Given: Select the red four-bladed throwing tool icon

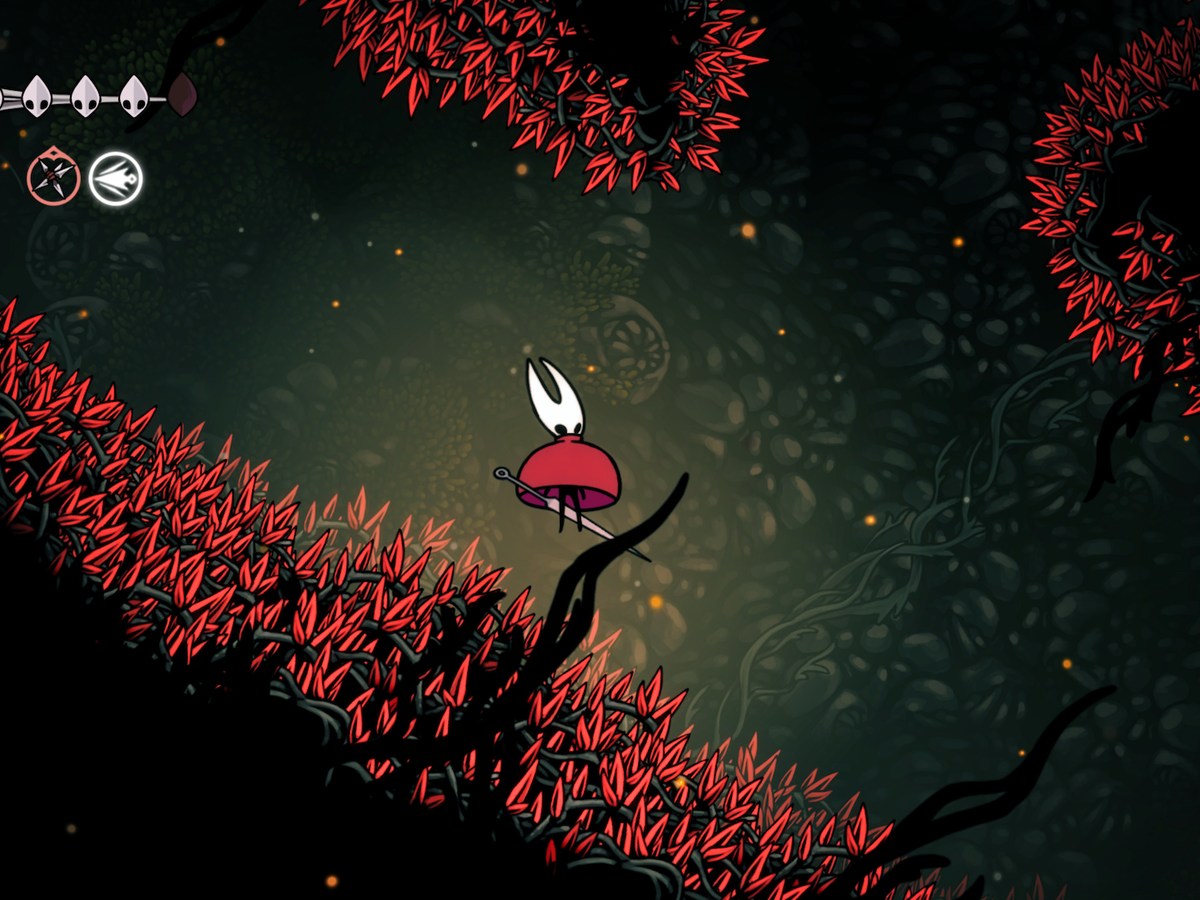Looking at the screenshot, I should pyautogui.click(x=53, y=179).
